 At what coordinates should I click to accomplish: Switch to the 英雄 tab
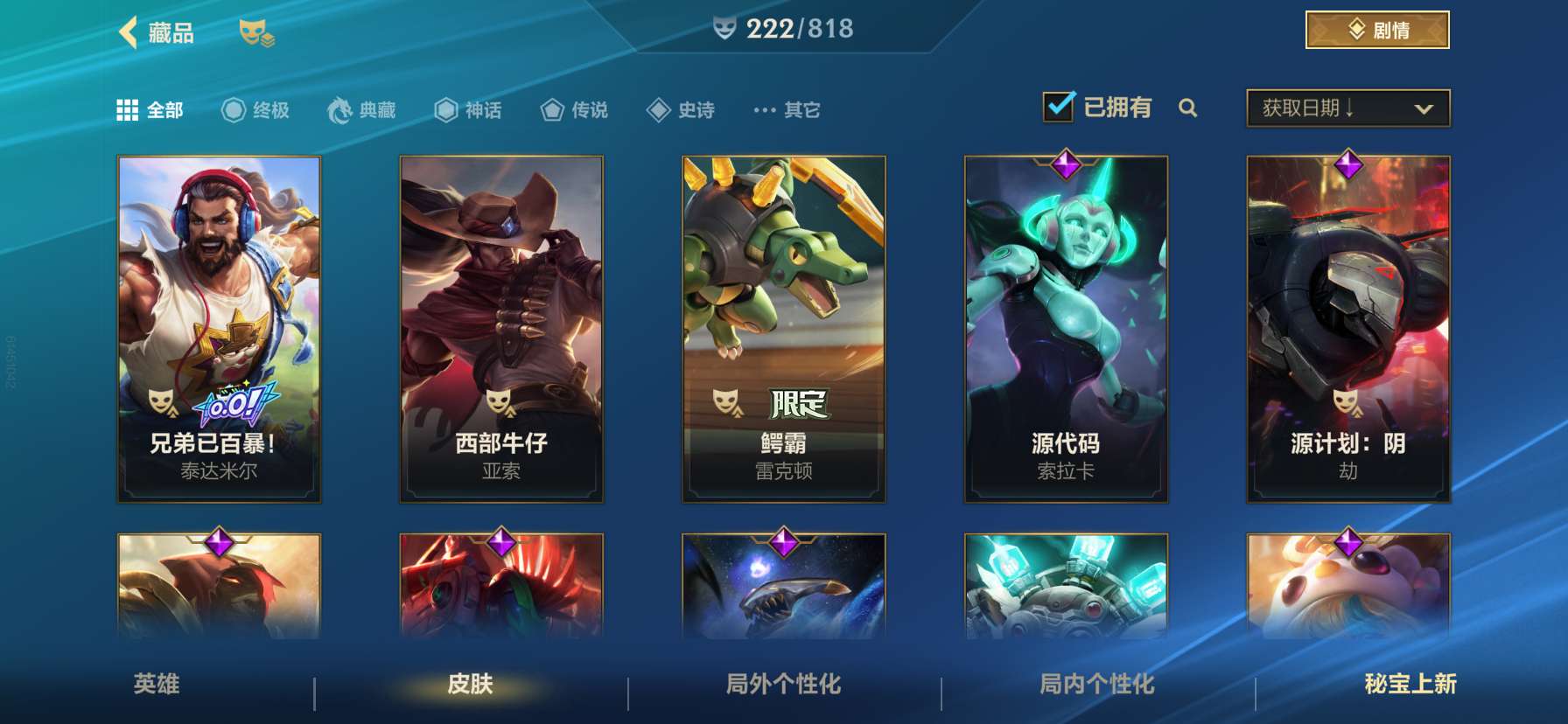click(x=157, y=687)
